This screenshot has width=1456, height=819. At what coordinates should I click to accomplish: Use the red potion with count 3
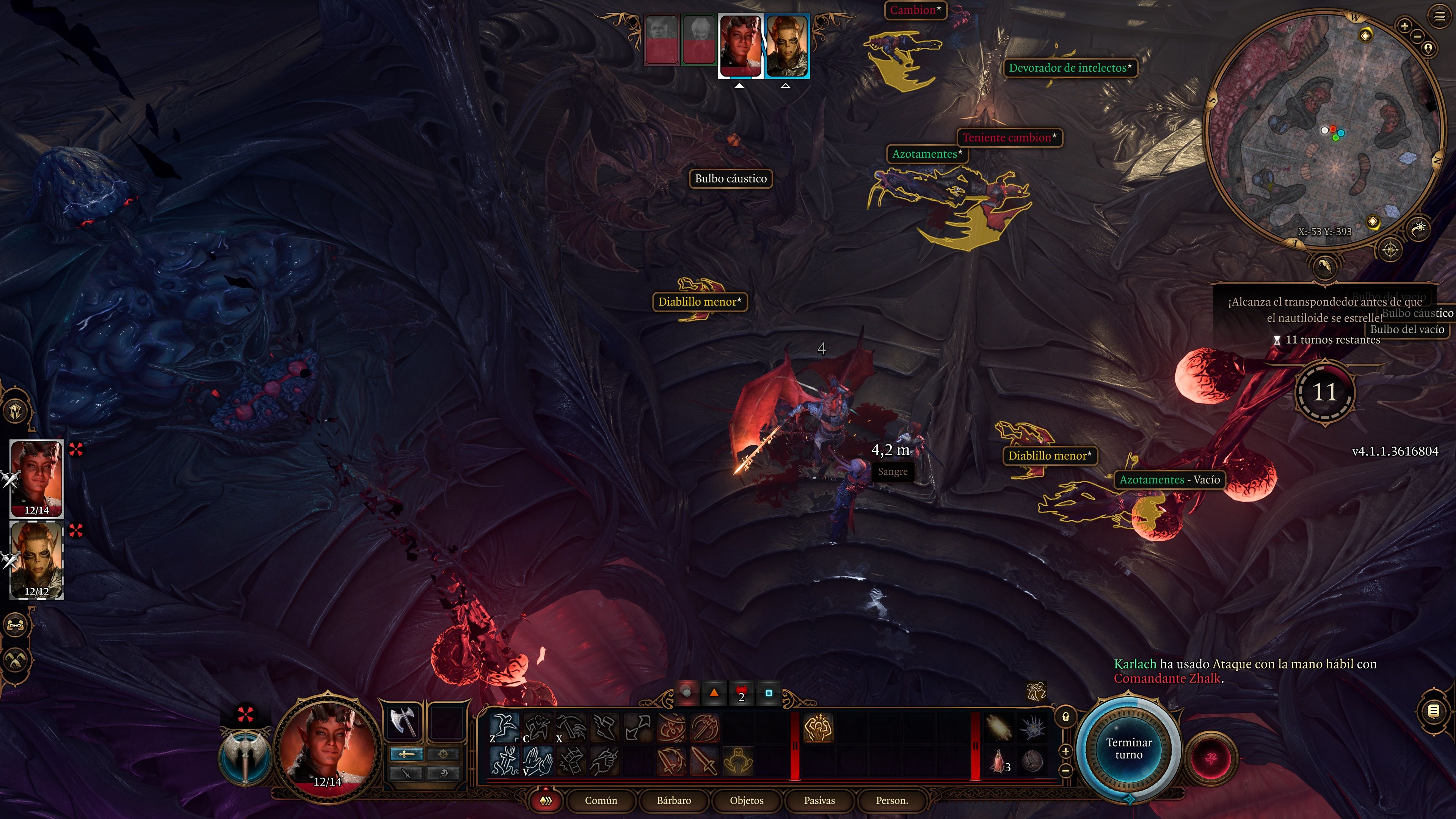[x=998, y=761]
